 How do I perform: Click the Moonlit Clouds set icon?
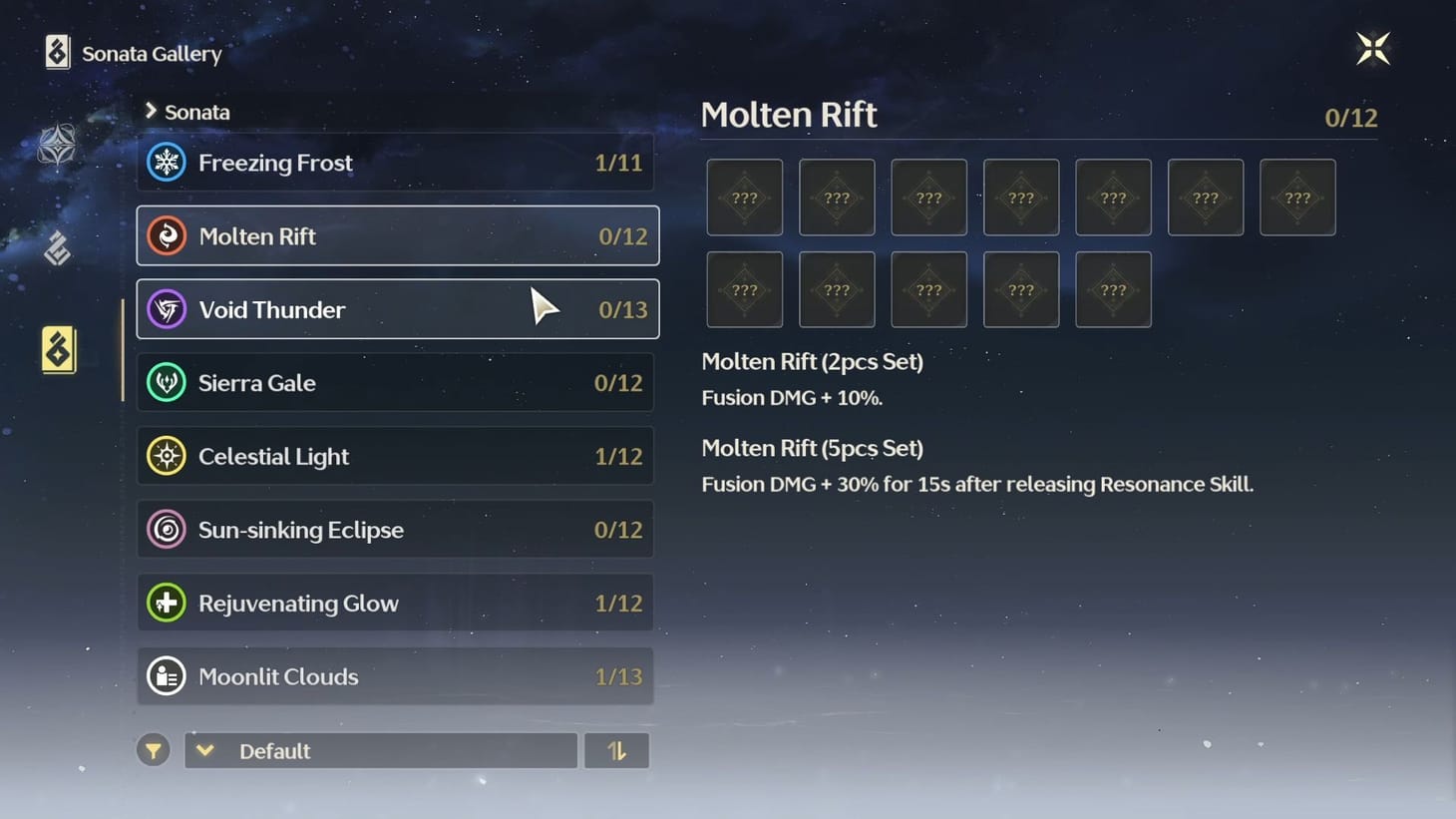click(166, 675)
